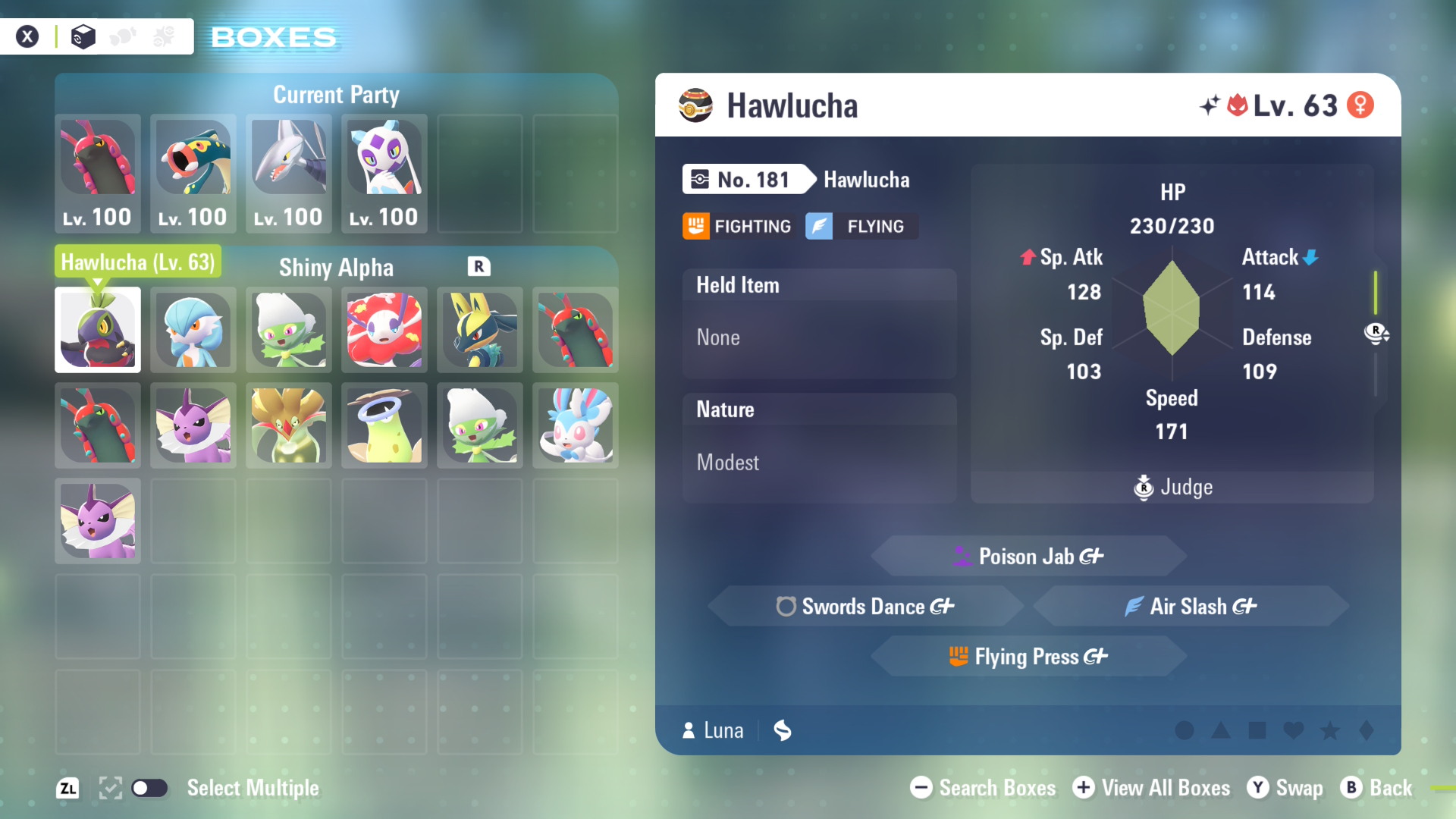Viewport: 1456px width, 819px height.
Task: Close the Boxes menu with X
Action: (27, 36)
